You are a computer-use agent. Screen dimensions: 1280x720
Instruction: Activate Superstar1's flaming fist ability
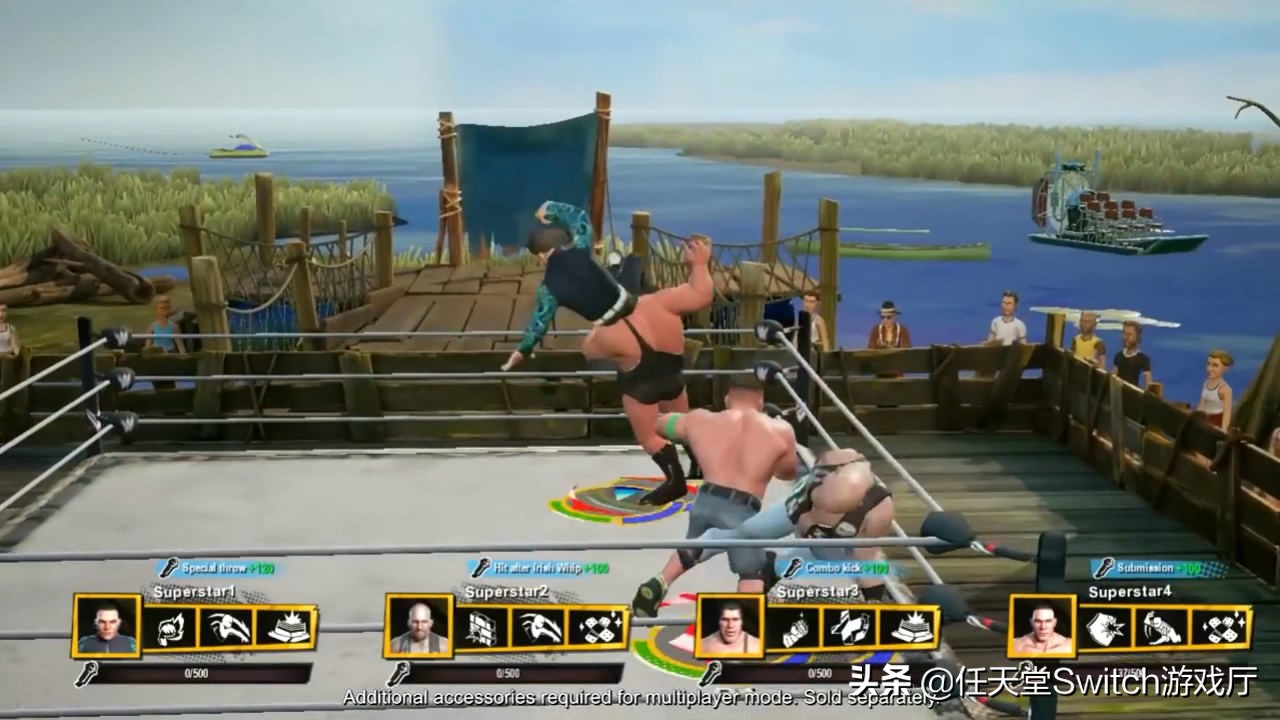pyautogui.click(x=169, y=627)
